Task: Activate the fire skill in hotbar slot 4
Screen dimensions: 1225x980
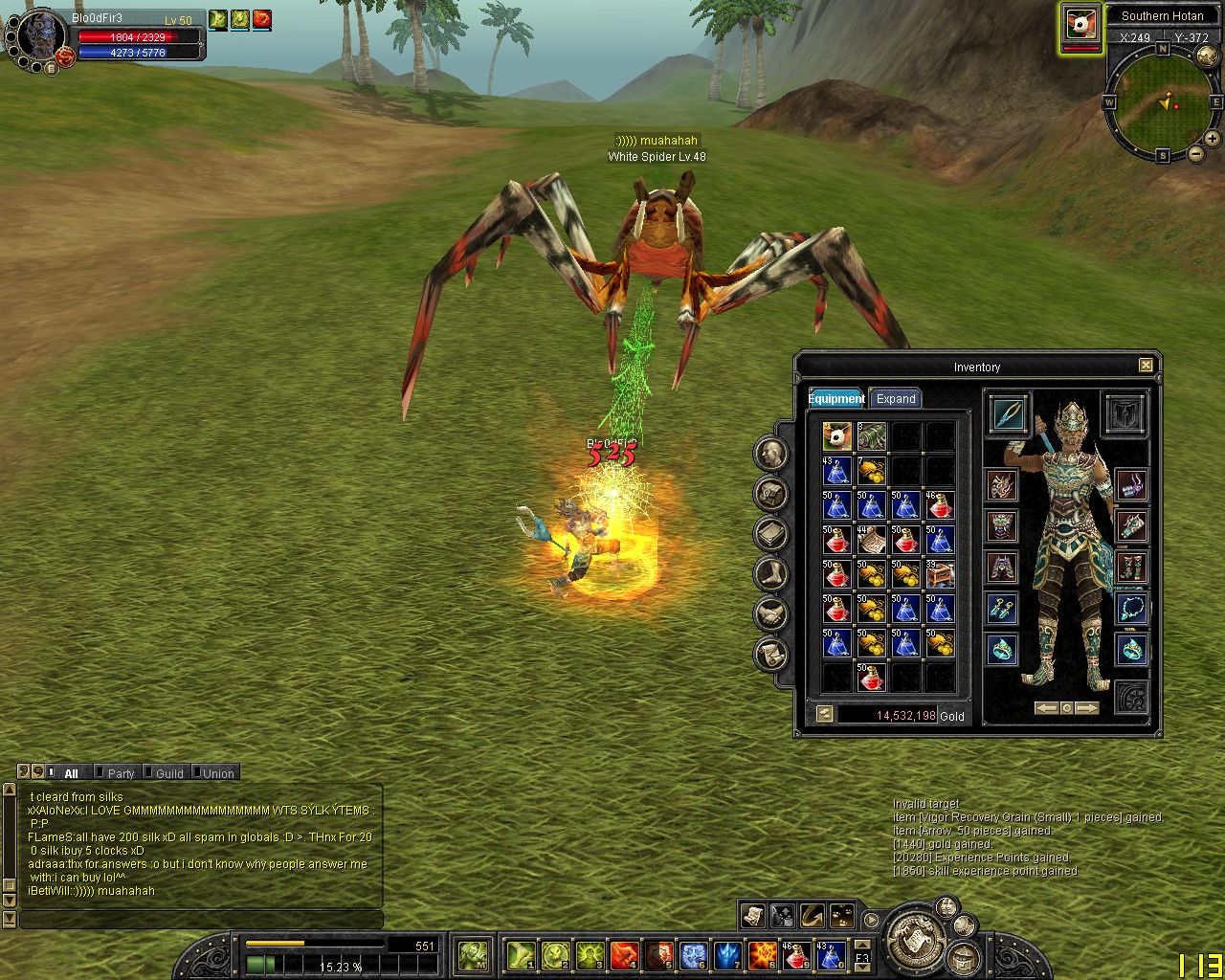Action: pyautogui.click(x=624, y=954)
